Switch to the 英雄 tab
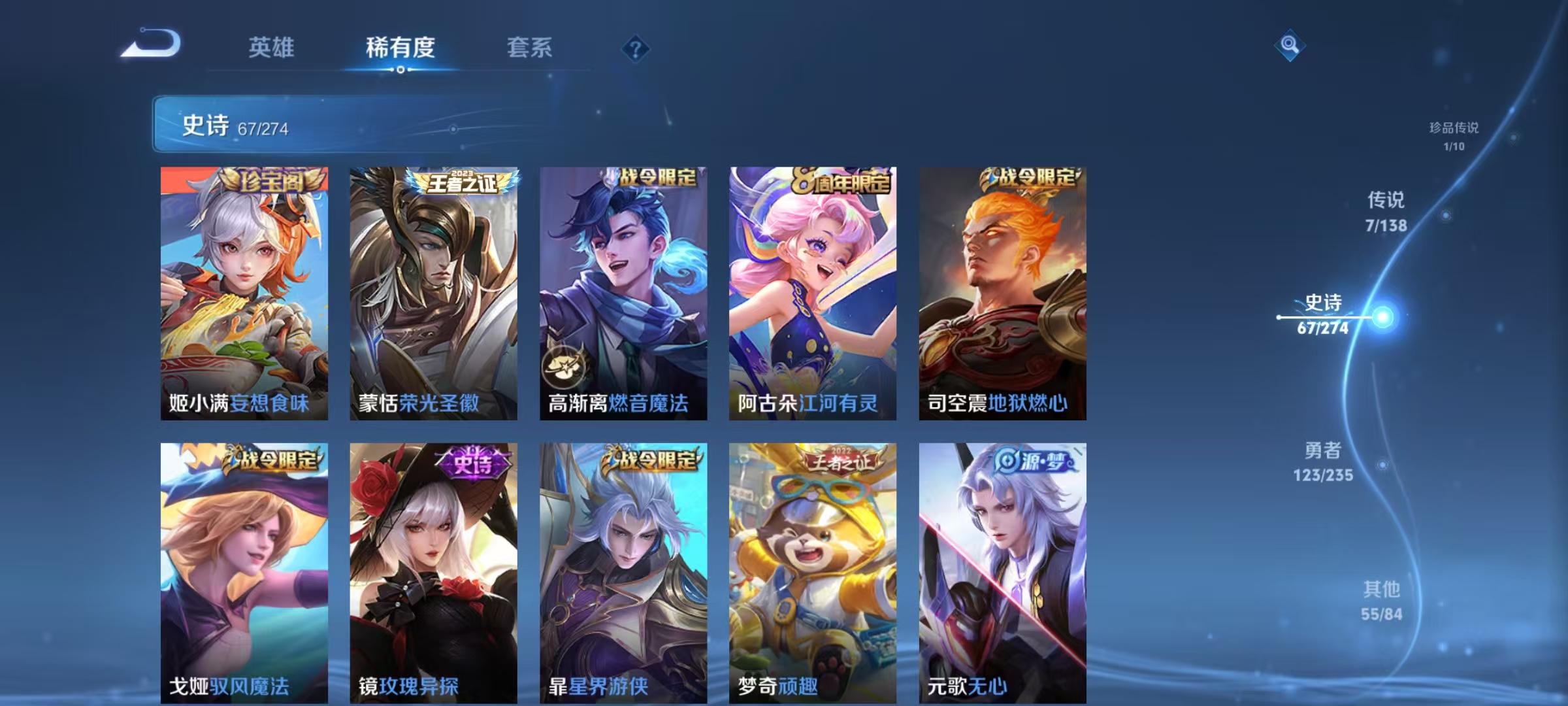Image resolution: width=1568 pixels, height=706 pixels. [271, 47]
